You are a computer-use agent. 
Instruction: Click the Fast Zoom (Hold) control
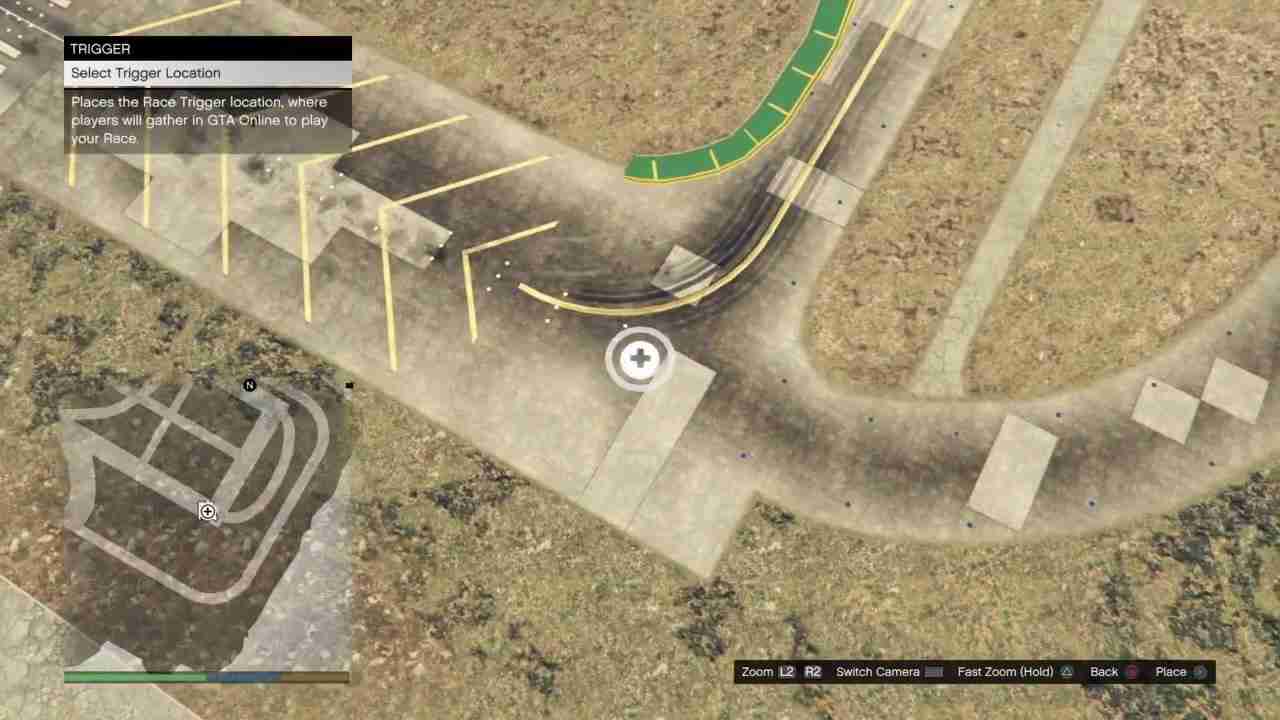1005,671
